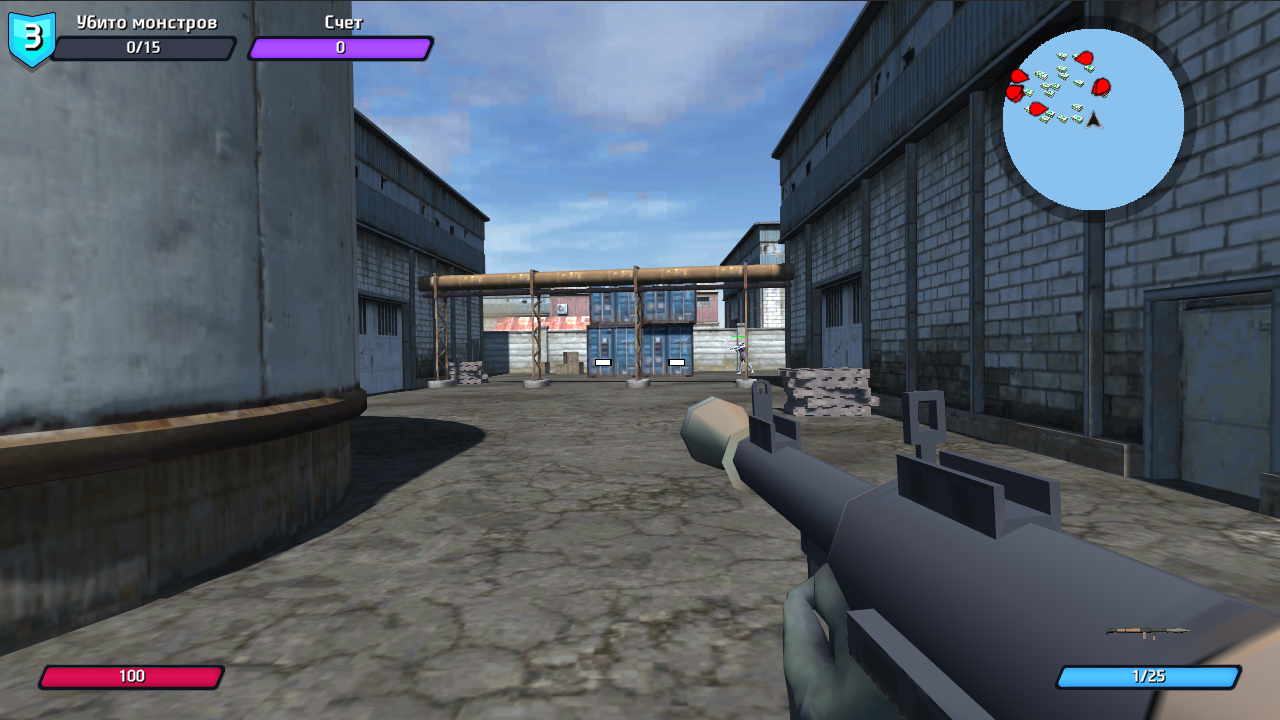Click the left white crosshair marker
This screenshot has height=720, width=1280.
tap(603, 360)
